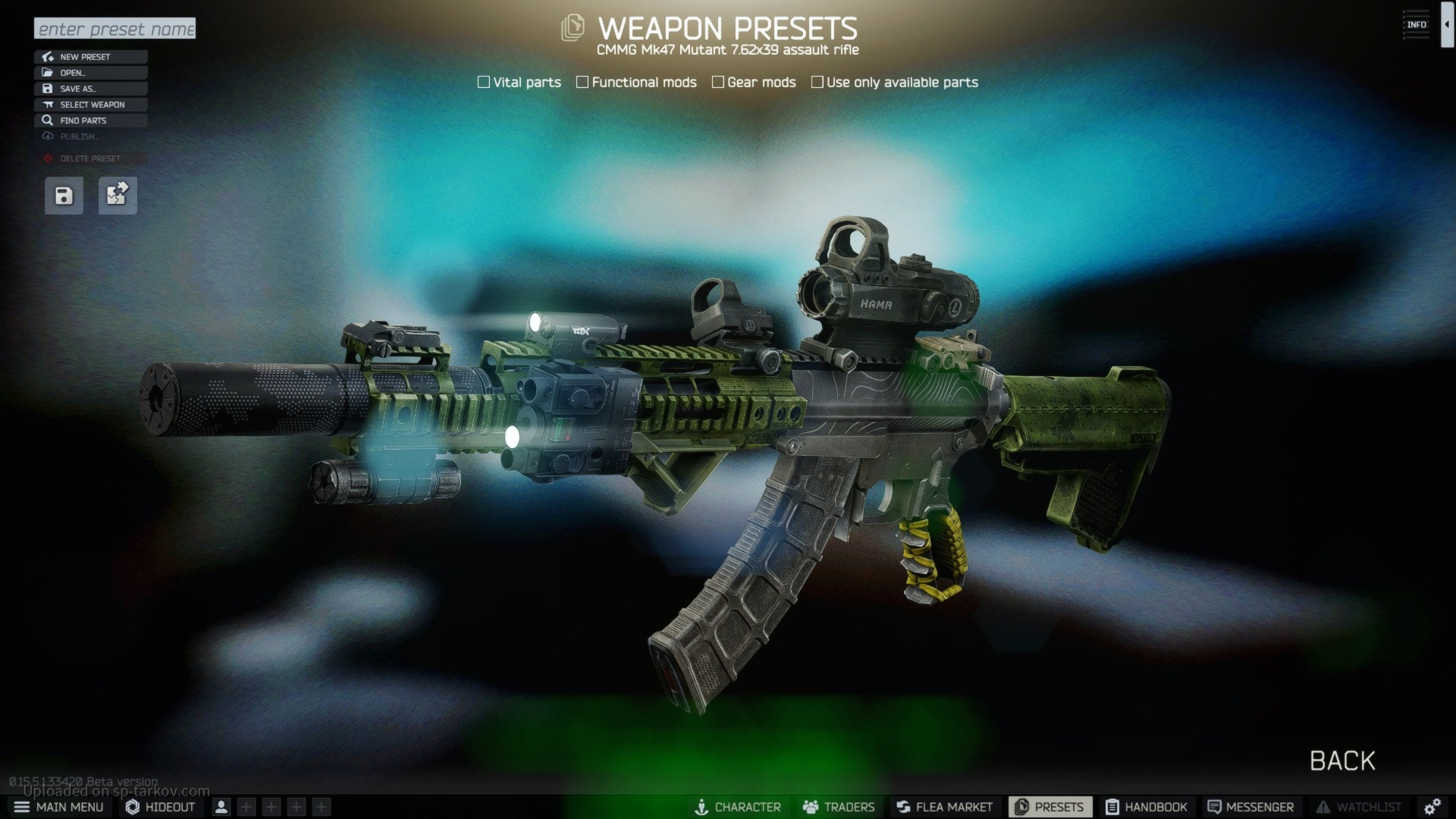Click the export build icon button

tap(118, 196)
